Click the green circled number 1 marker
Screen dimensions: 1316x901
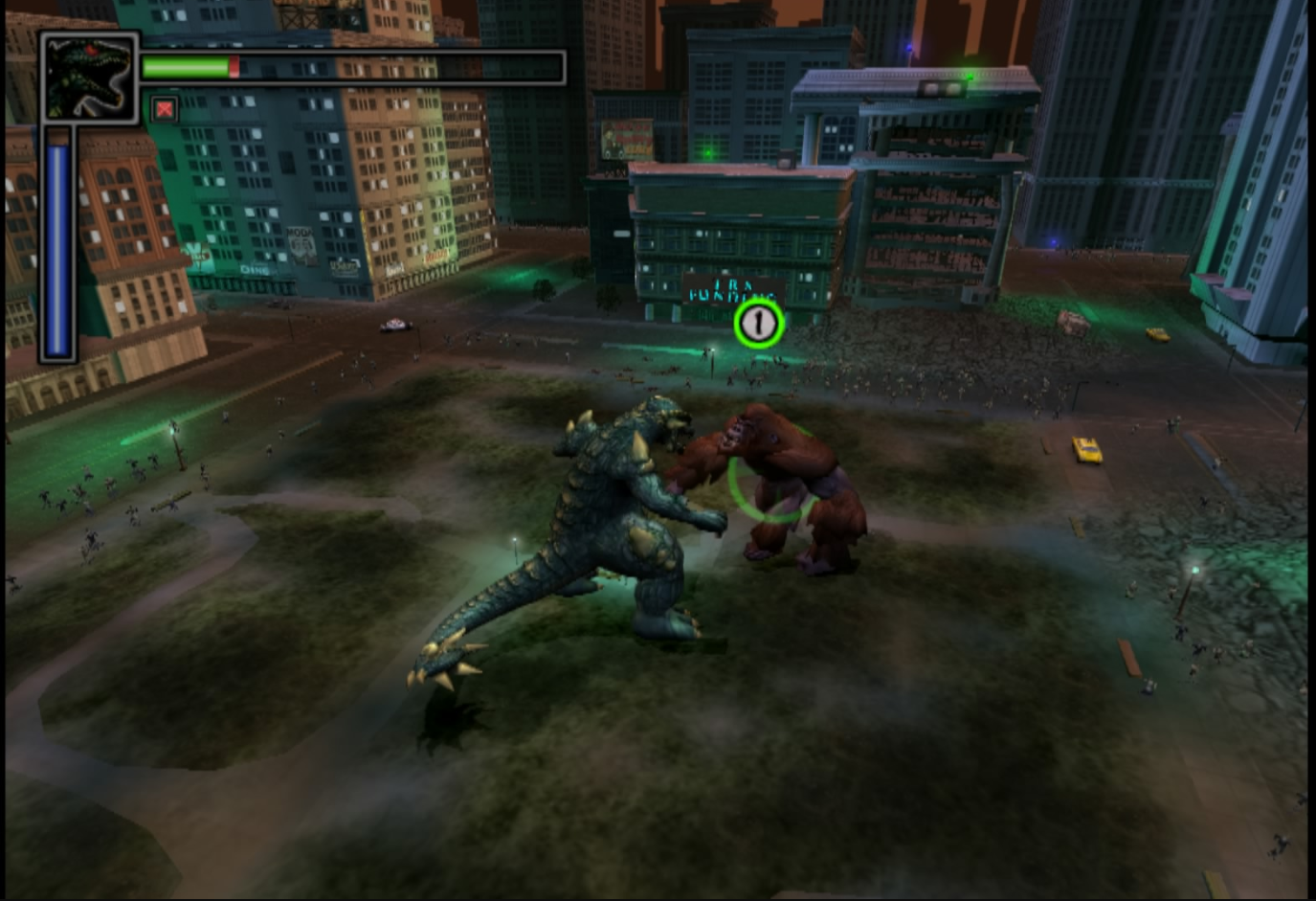(759, 324)
